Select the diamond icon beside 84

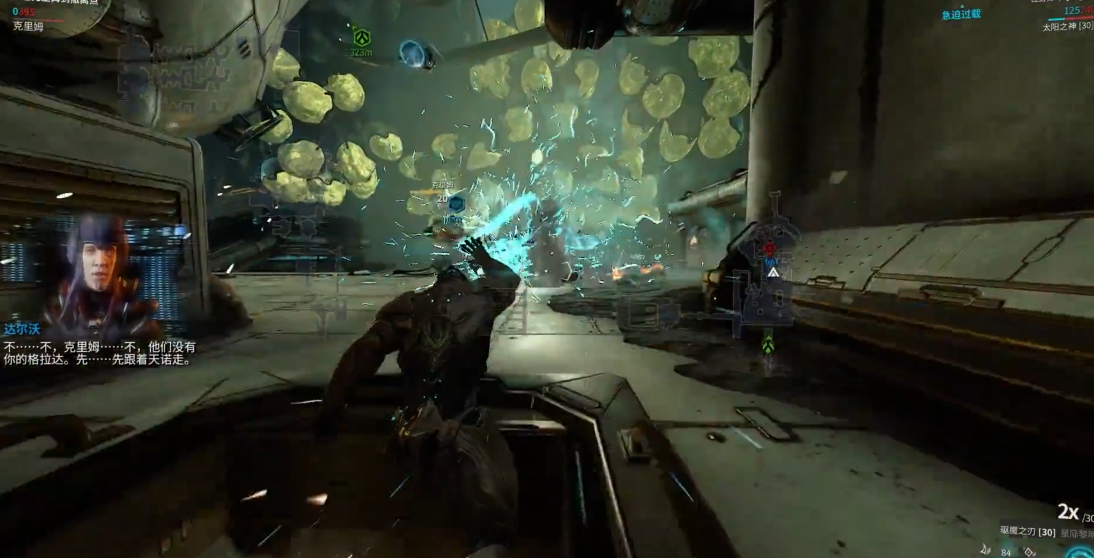(x=1031, y=551)
